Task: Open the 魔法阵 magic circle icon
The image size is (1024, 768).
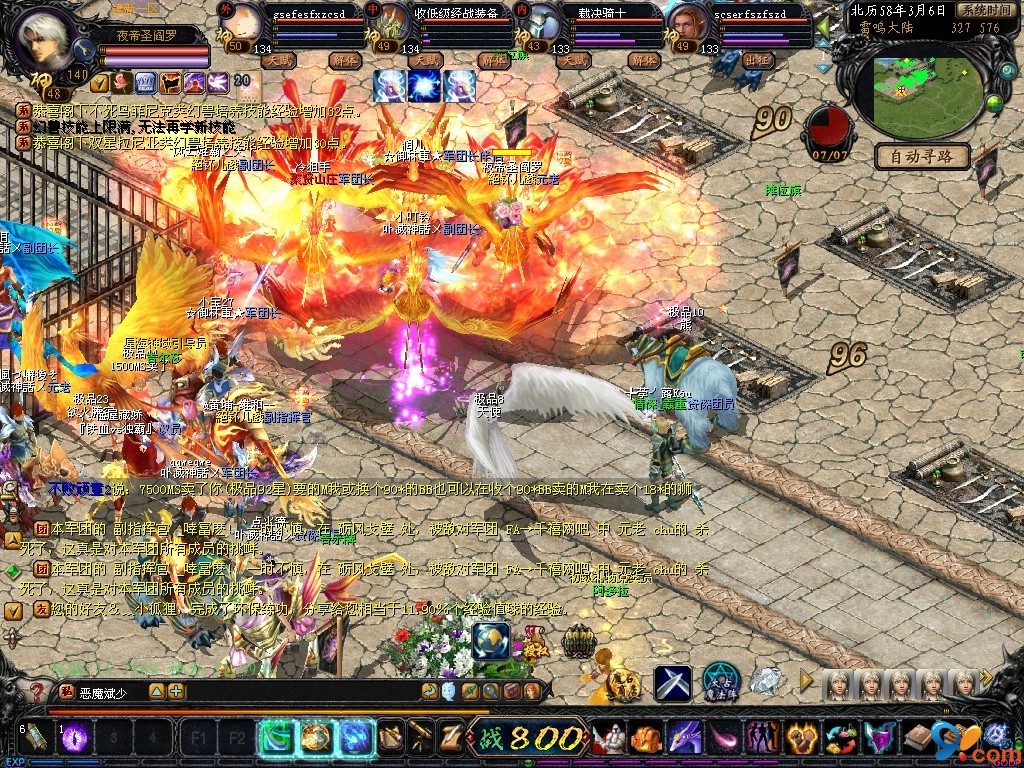Action: (720, 682)
